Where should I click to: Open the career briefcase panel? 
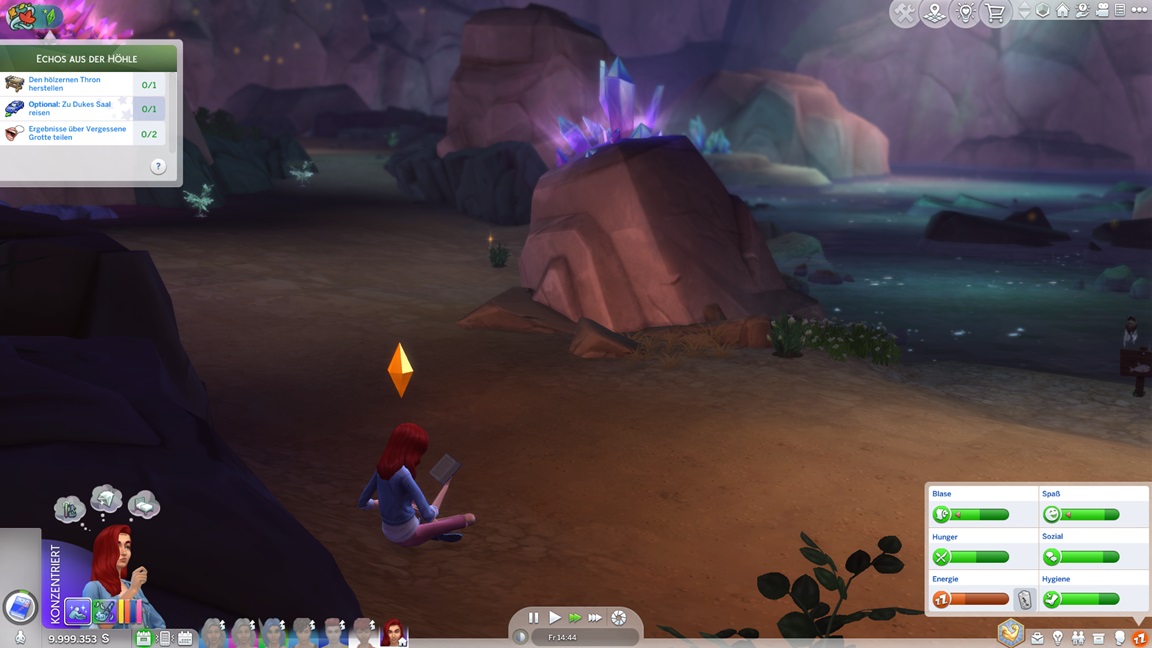coord(1037,638)
